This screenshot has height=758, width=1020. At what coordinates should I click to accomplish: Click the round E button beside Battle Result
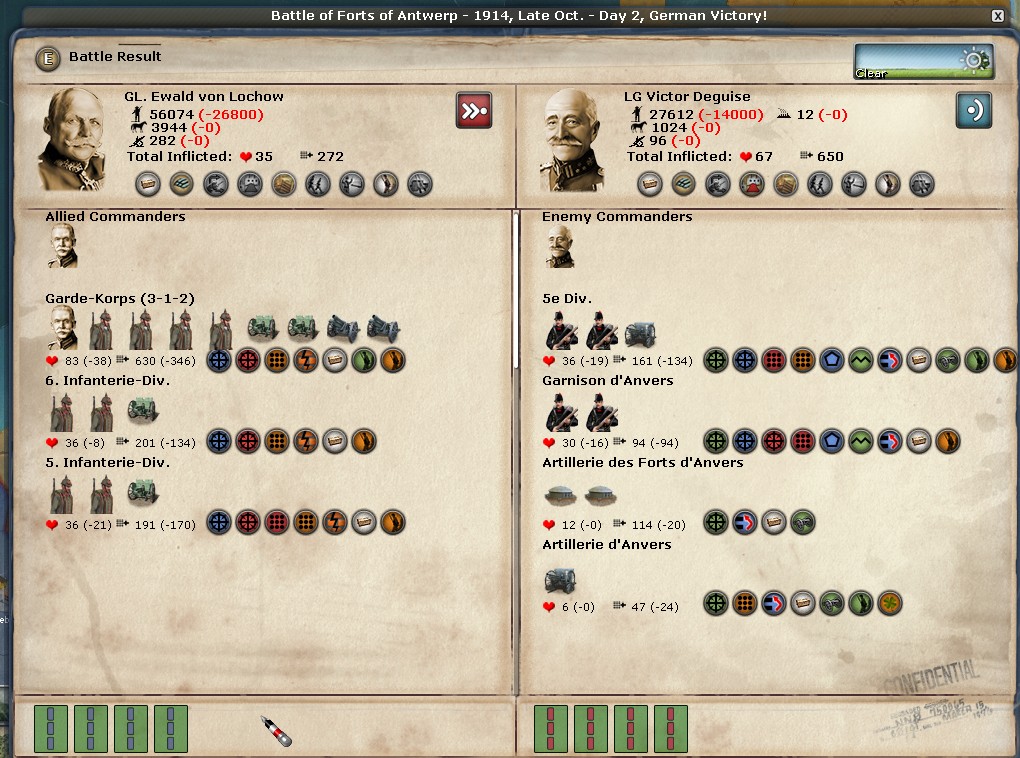(48, 57)
